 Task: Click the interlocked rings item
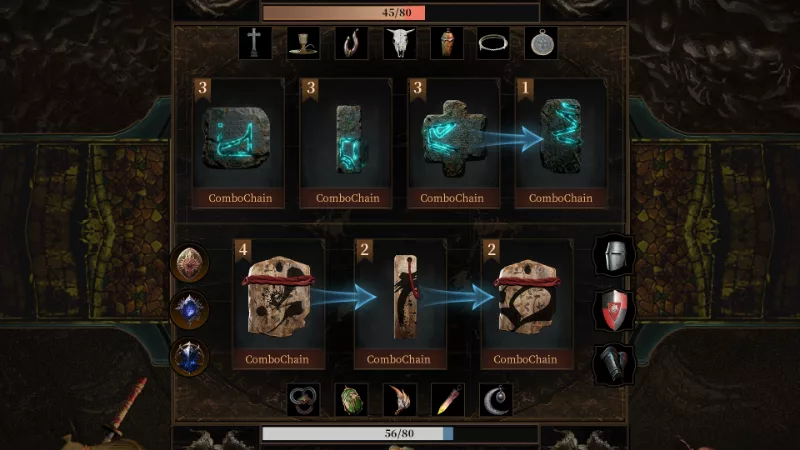click(303, 400)
